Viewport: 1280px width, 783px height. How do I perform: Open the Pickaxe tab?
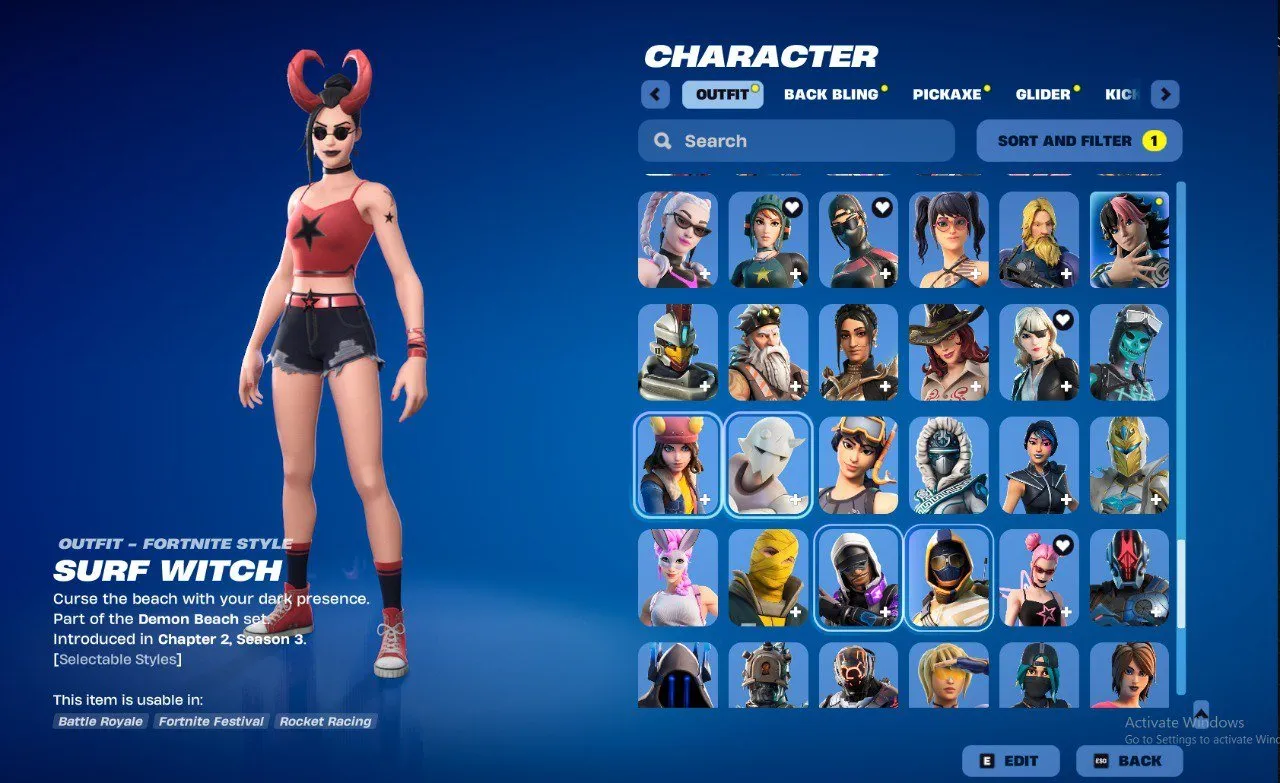coord(946,94)
